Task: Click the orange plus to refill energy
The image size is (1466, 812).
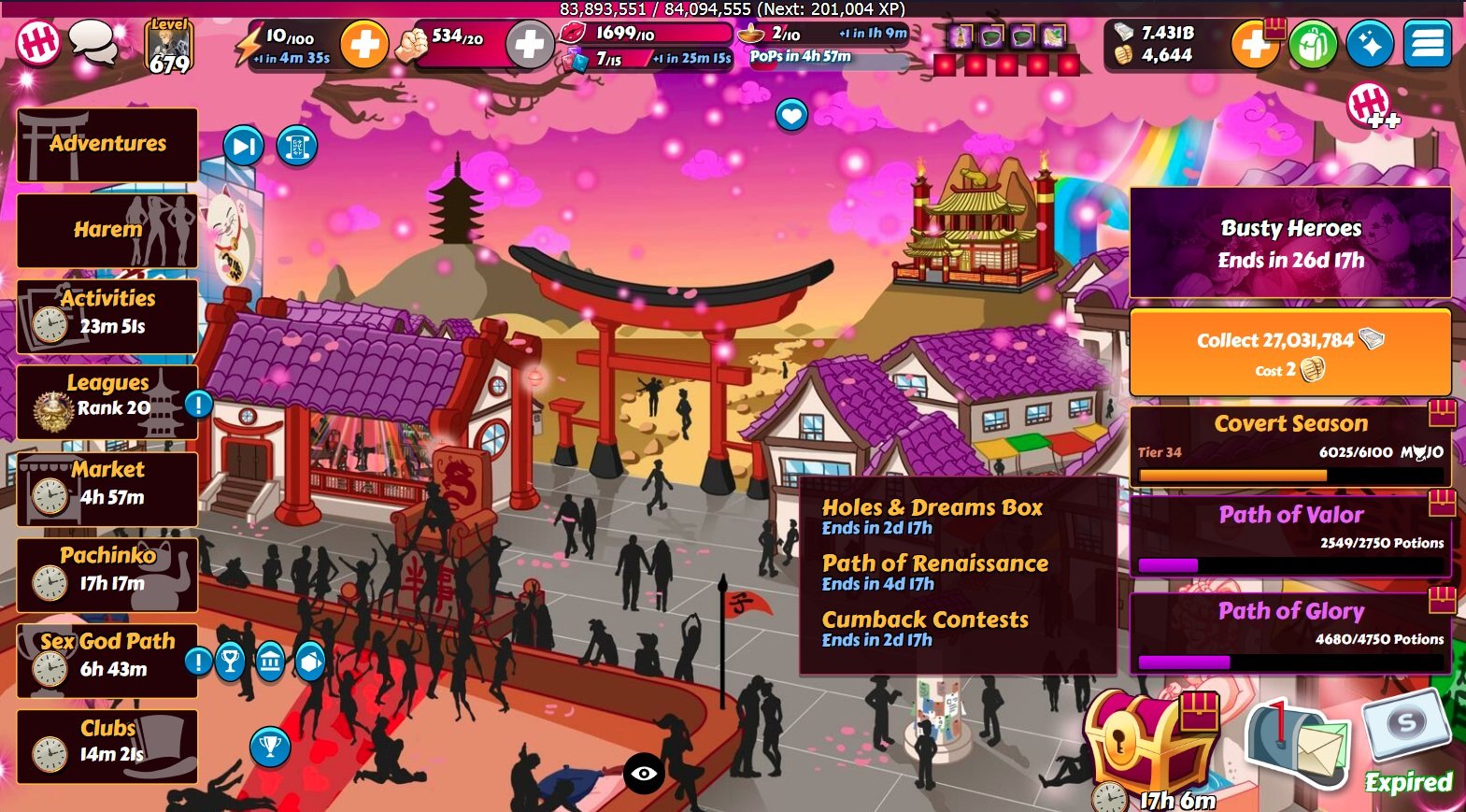Action: coord(363,44)
